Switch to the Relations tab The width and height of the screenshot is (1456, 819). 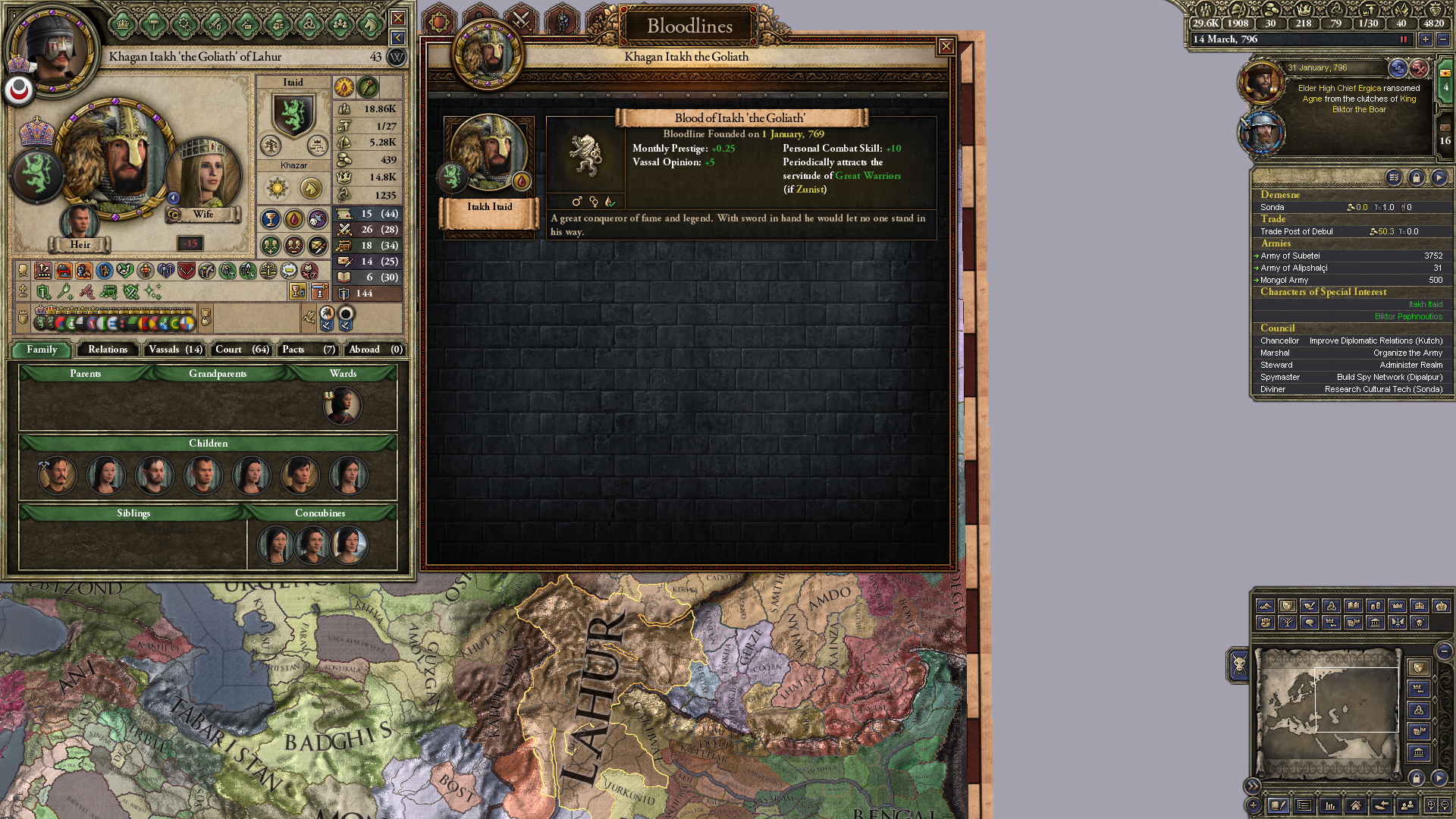click(108, 350)
